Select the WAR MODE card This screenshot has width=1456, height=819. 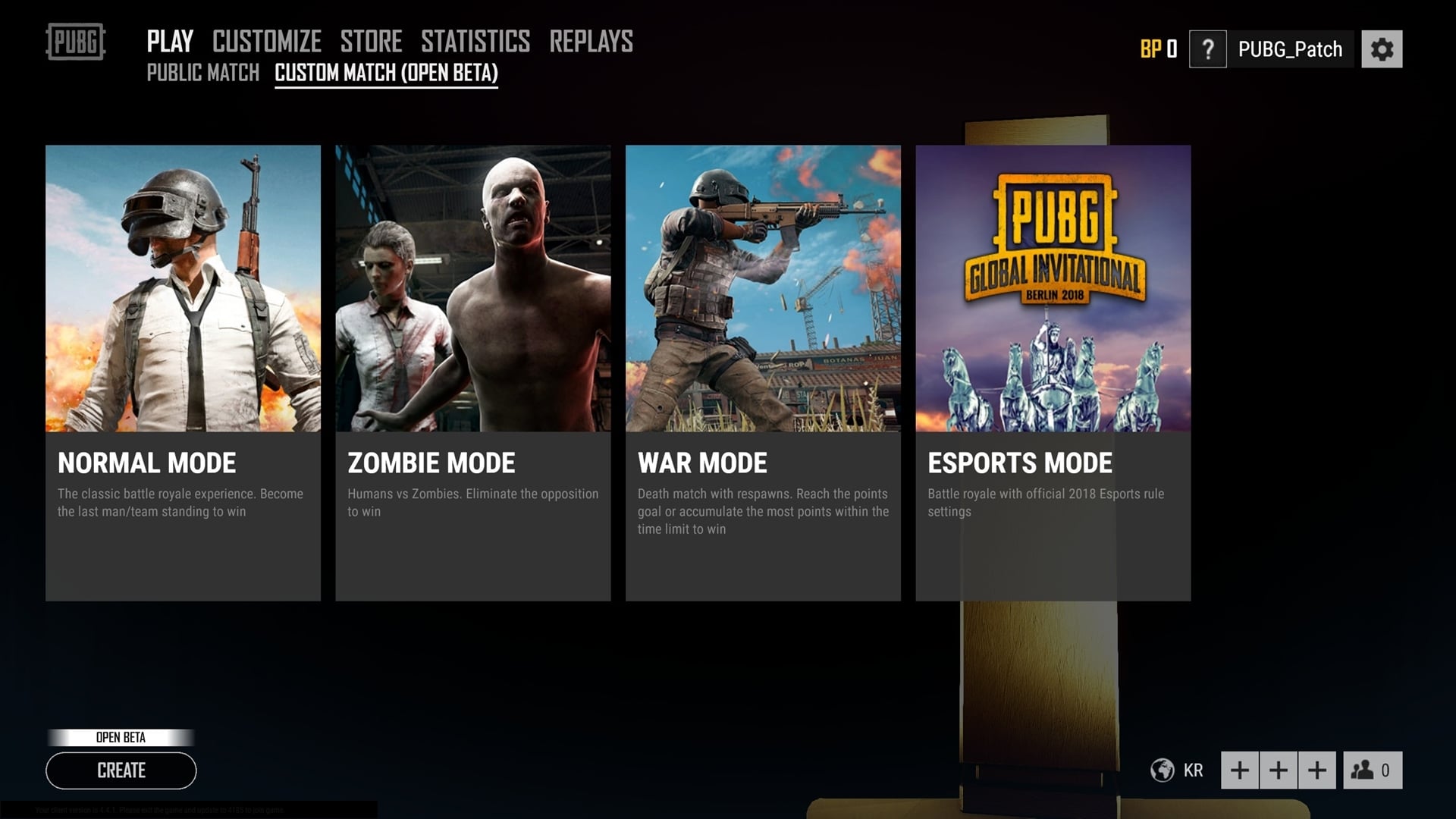(763, 372)
